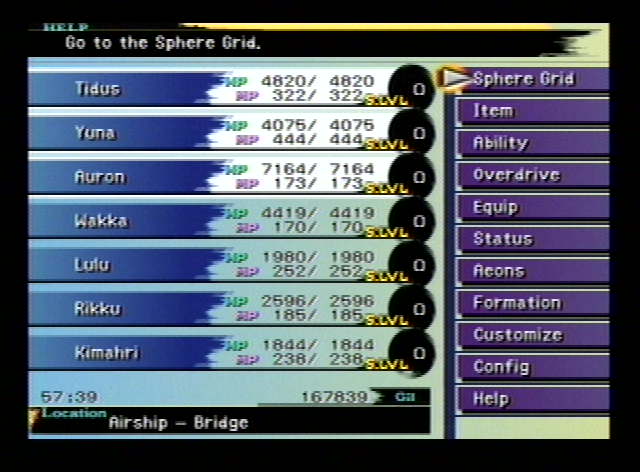This screenshot has width=640, height=472.
Task: View the Status menu
Action: click(x=530, y=239)
